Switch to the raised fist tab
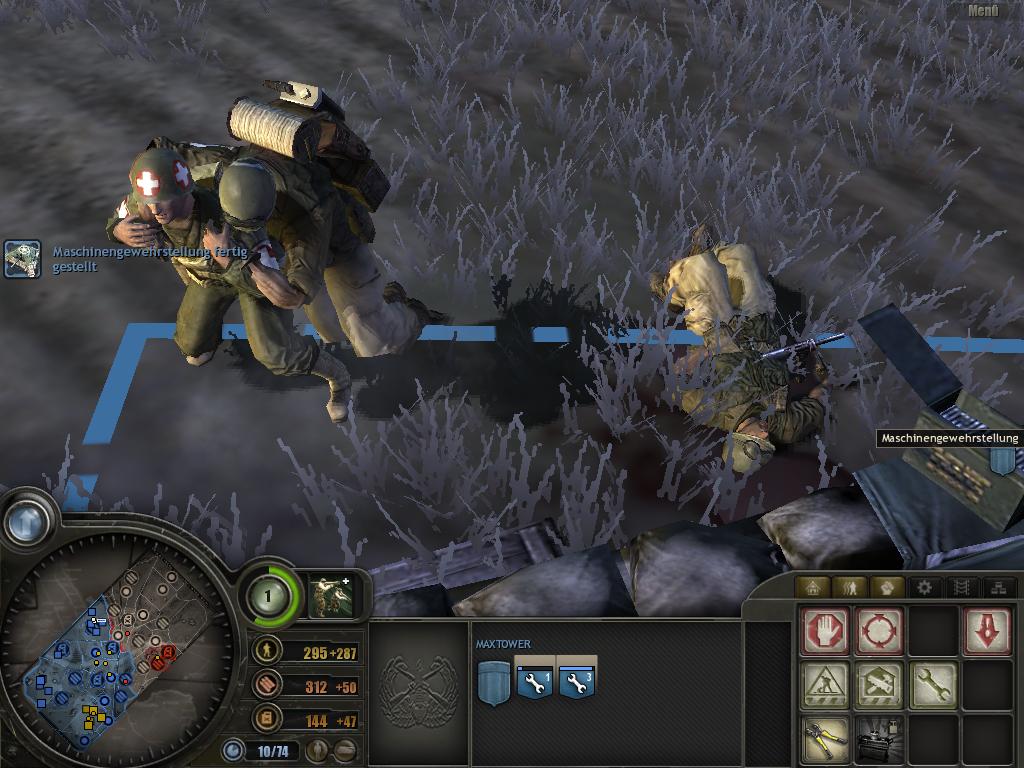Screen dimensions: 1024x768 click(x=886, y=588)
